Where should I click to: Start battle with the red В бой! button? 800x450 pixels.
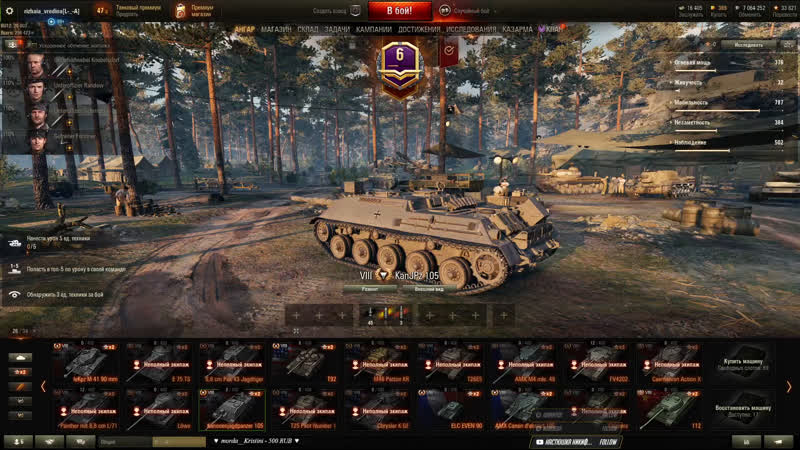399,11
